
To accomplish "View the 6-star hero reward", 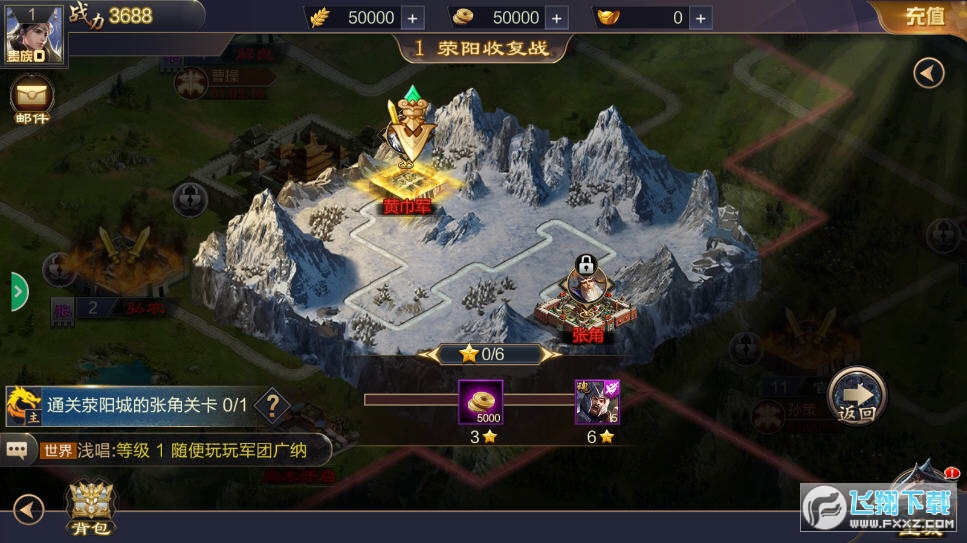I will (x=596, y=402).
